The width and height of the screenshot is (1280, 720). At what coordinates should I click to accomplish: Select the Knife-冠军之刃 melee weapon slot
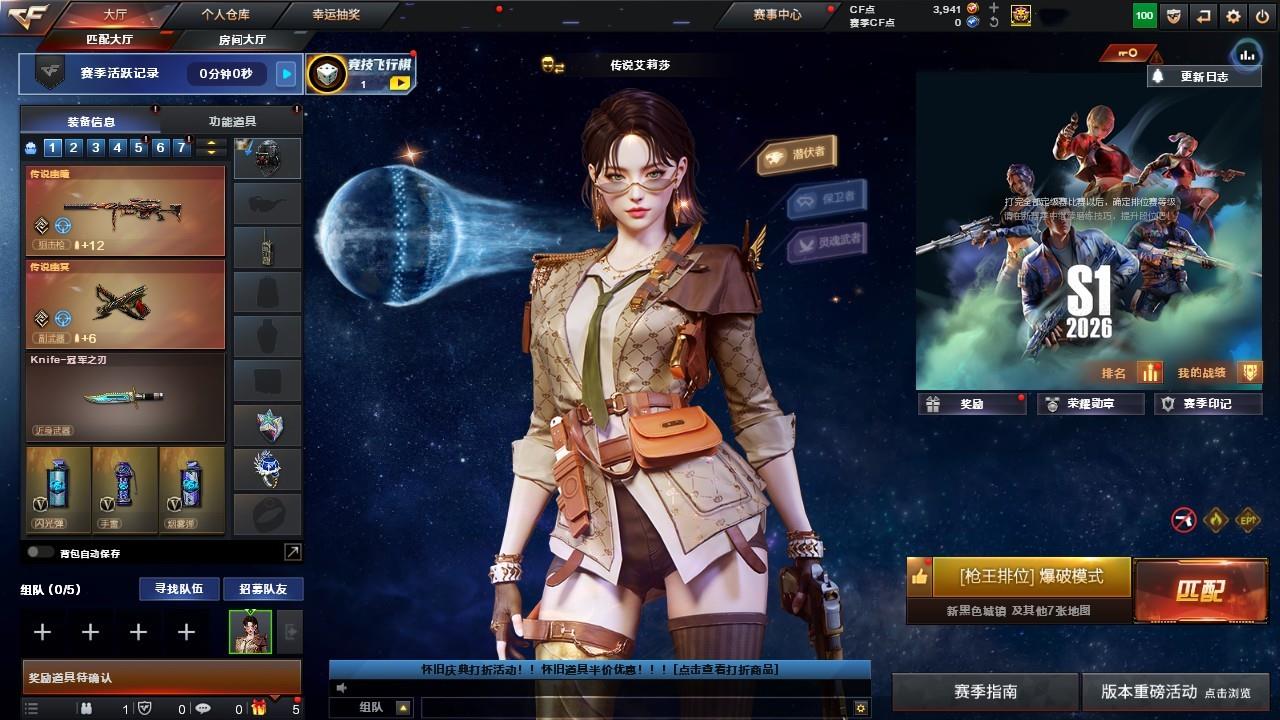[x=125, y=397]
